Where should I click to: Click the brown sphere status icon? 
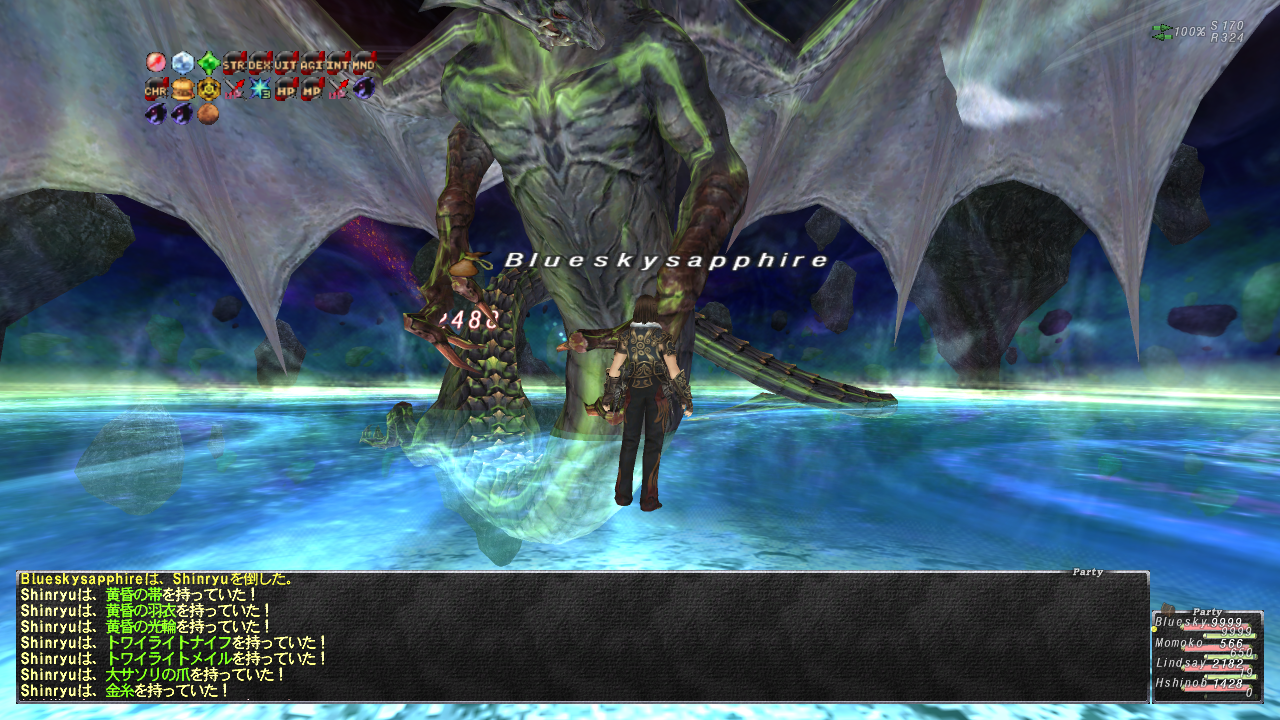[x=208, y=115]
